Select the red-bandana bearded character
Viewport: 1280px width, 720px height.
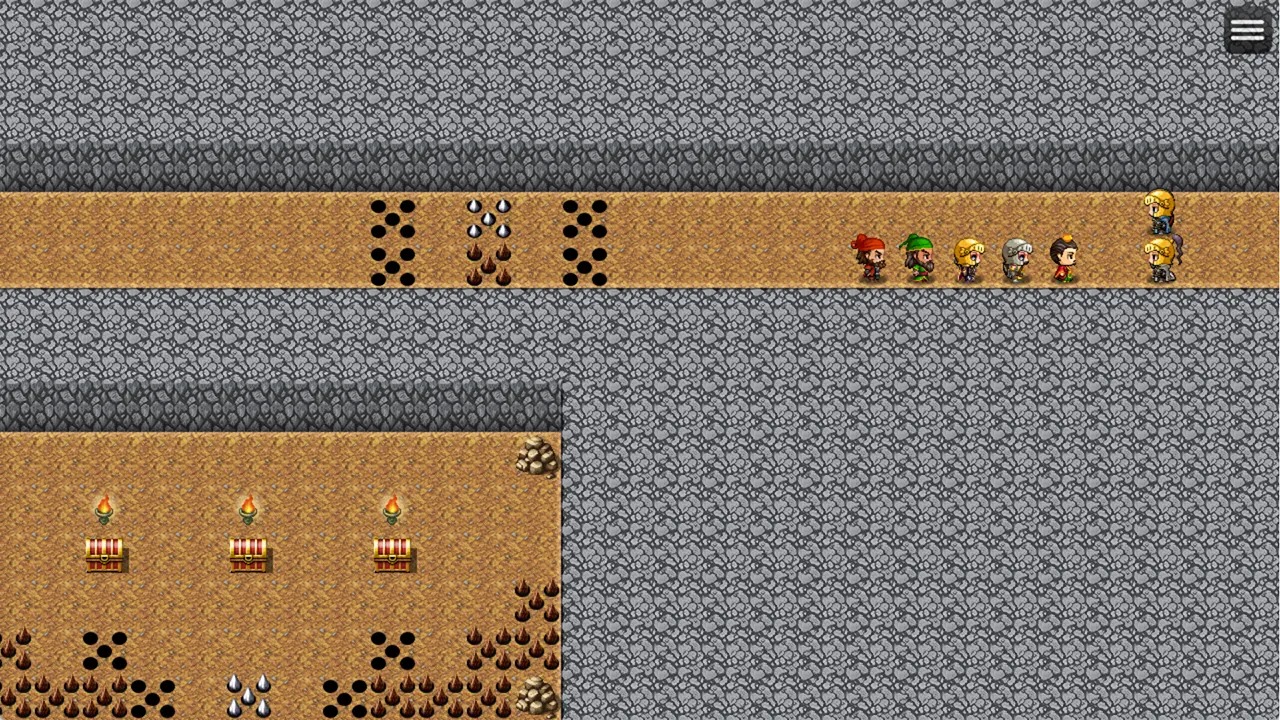click(x=869, y=258)
